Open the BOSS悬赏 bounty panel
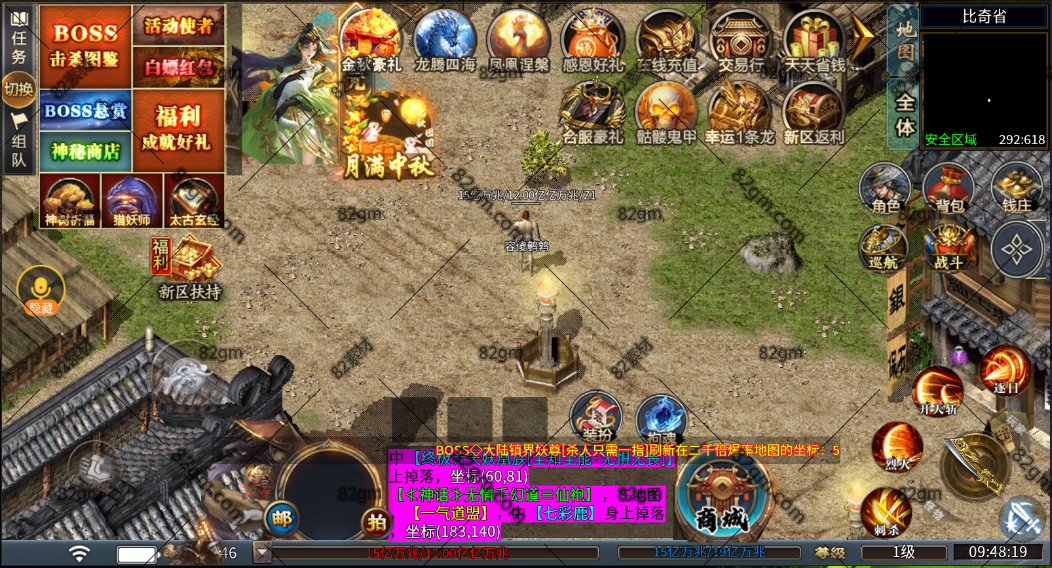Image resolution: width=1052 pixels, height=568 pixels. click(x=85, y=111)
